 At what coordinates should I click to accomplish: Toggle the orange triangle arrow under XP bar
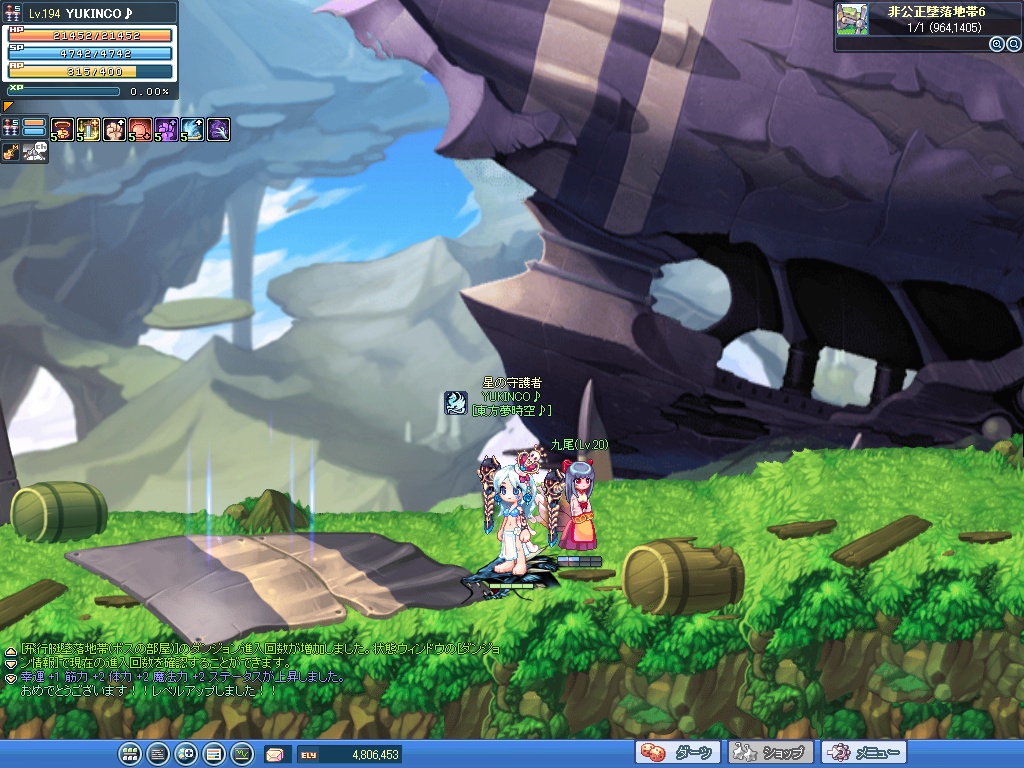9,105
